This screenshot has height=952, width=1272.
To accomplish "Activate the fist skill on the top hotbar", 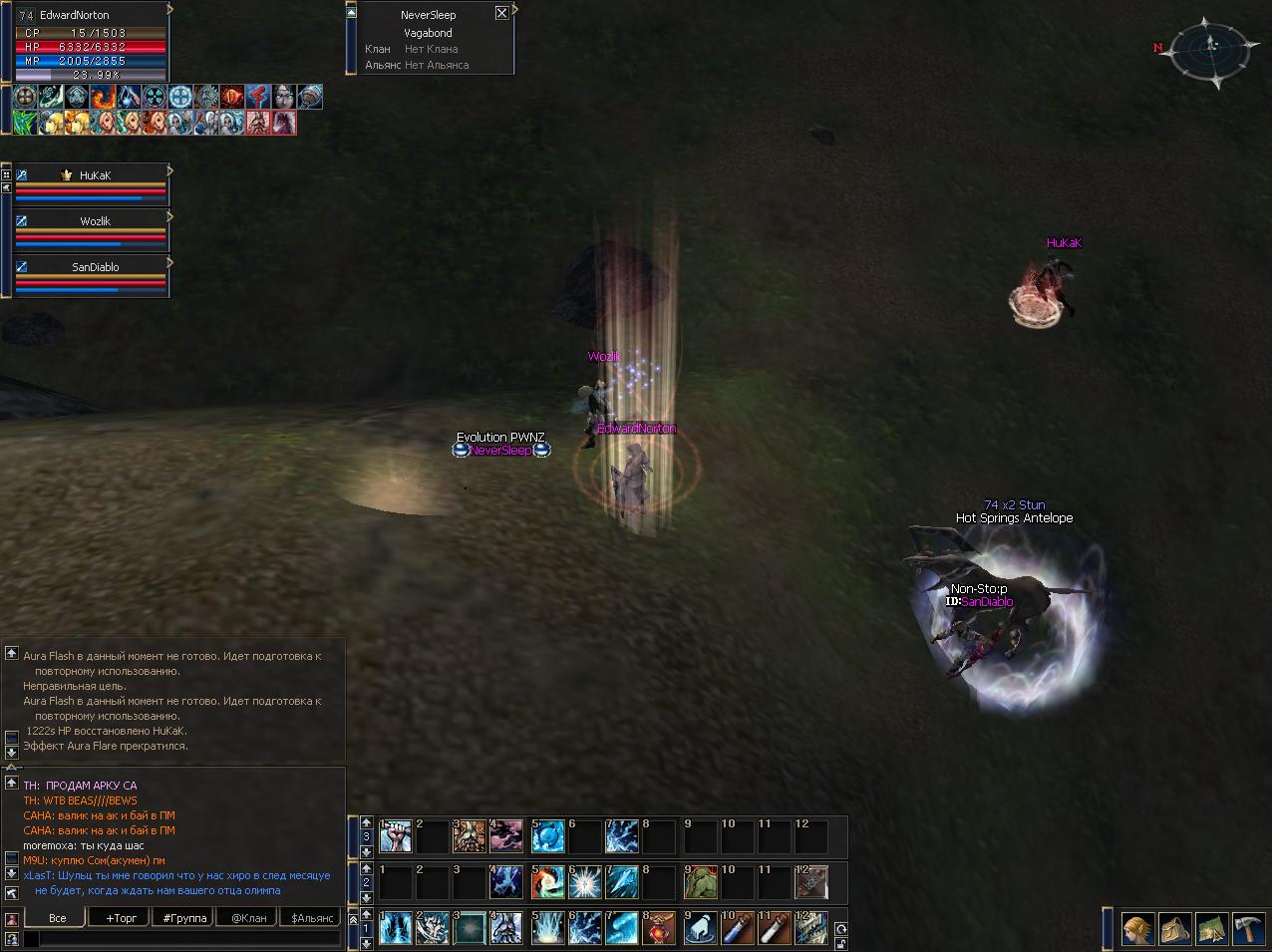I will coord(396,836).
